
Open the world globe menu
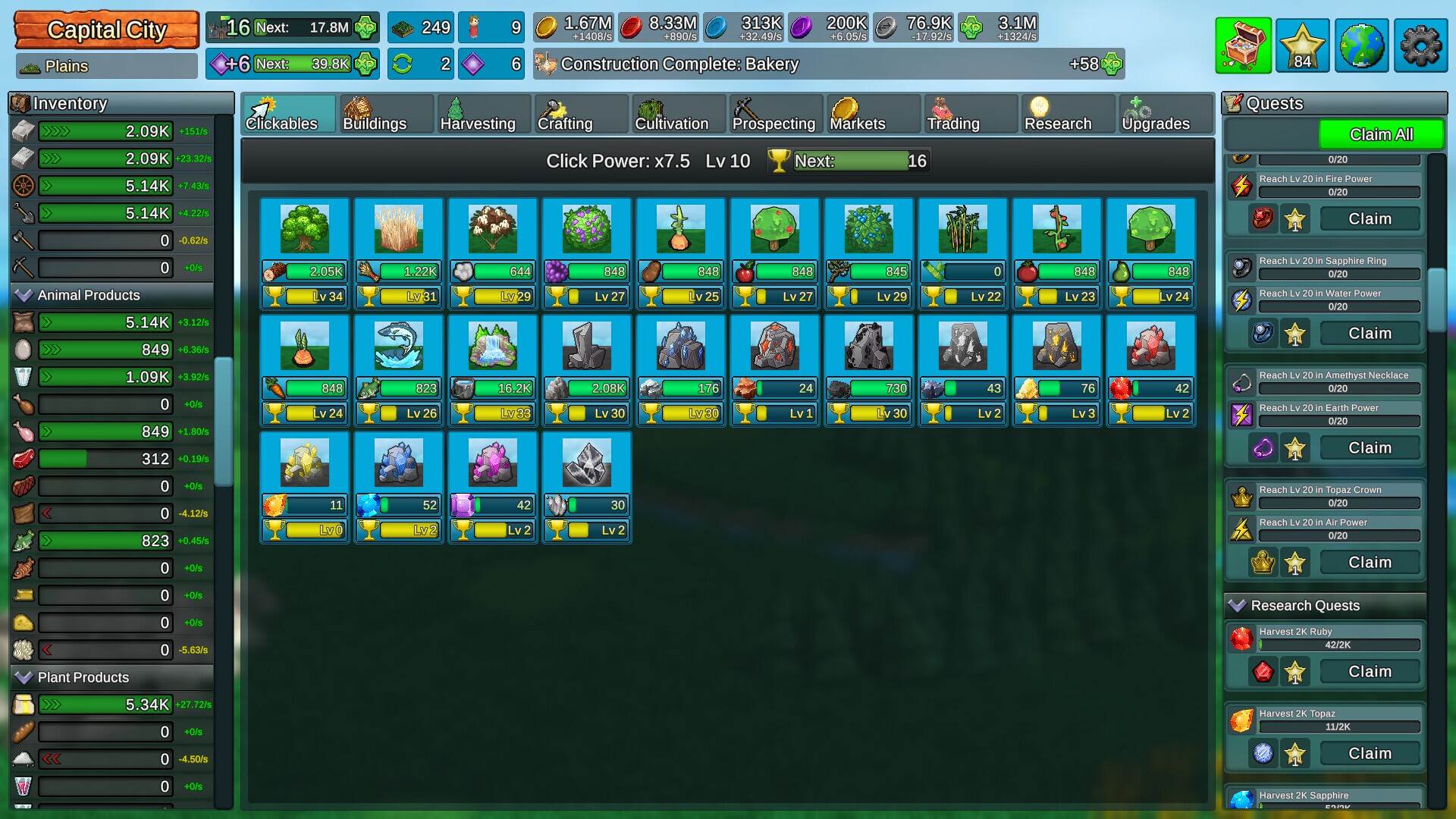[x=1361, y=46]
